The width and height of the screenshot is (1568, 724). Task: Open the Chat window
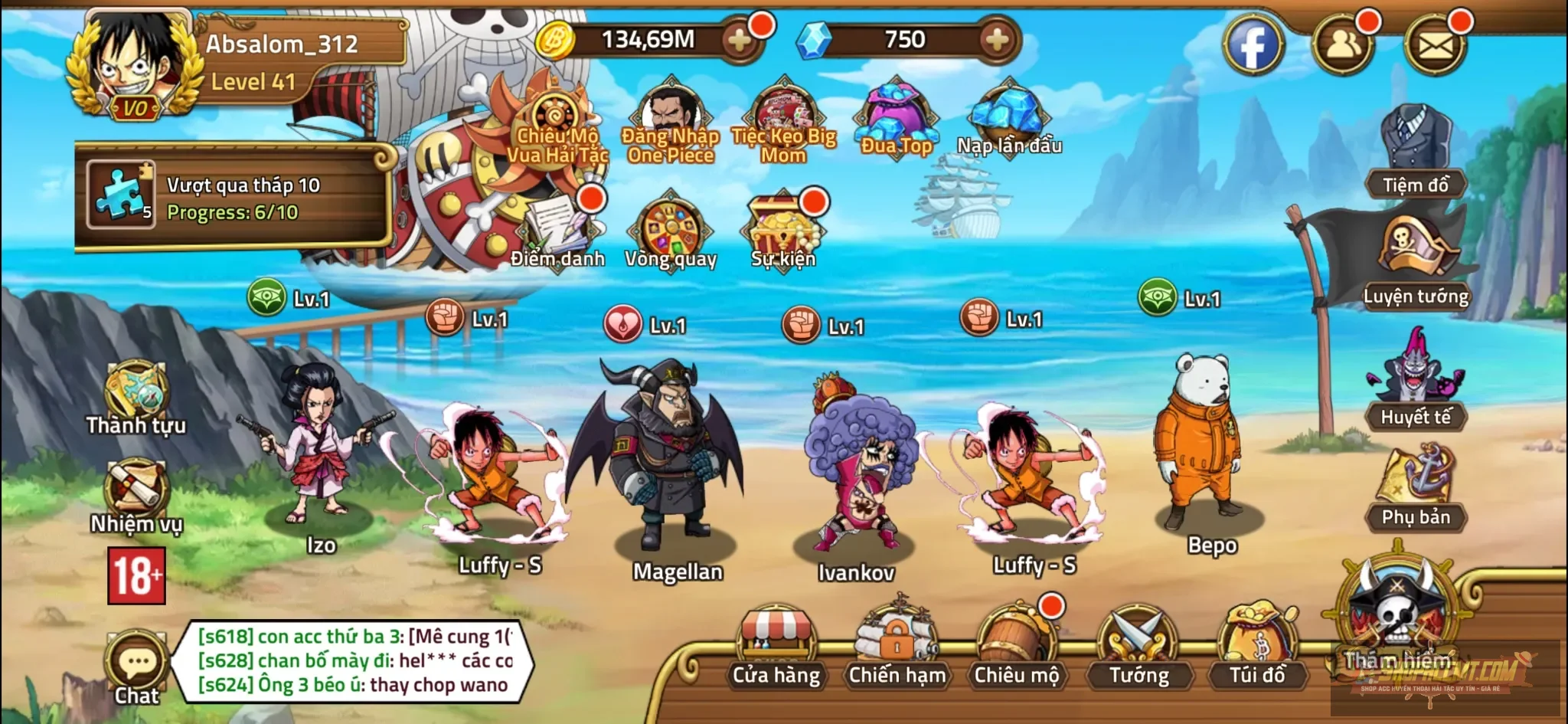tap(137, 668)
